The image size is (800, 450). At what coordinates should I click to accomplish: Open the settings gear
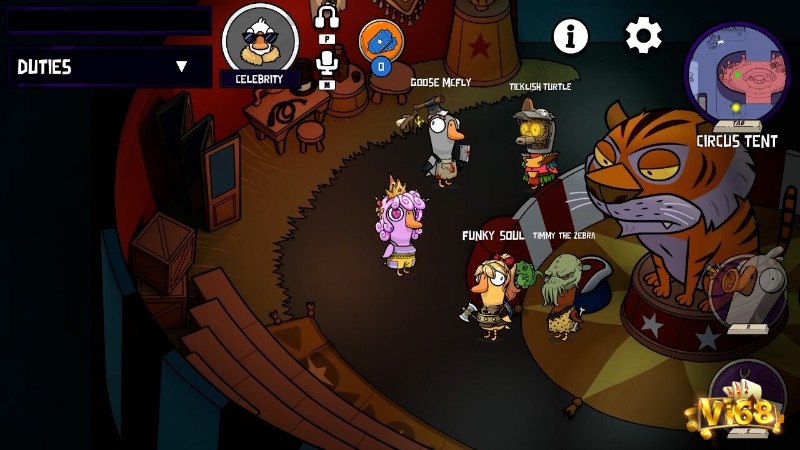pyautogui.click(x=643, y=36)
